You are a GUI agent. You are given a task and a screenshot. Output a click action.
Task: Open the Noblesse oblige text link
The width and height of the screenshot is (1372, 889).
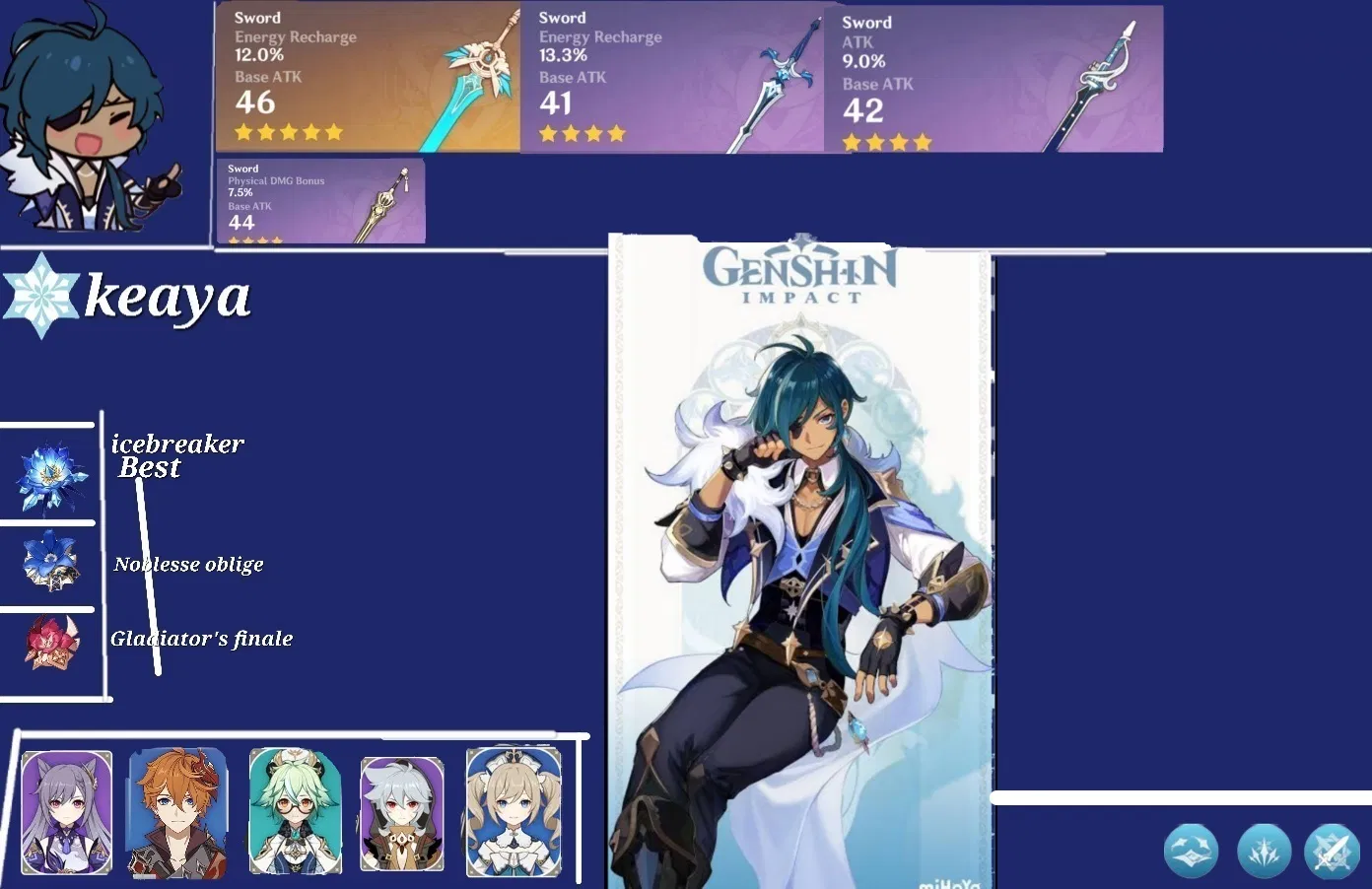pyautogui.click(x=188, y=564)
